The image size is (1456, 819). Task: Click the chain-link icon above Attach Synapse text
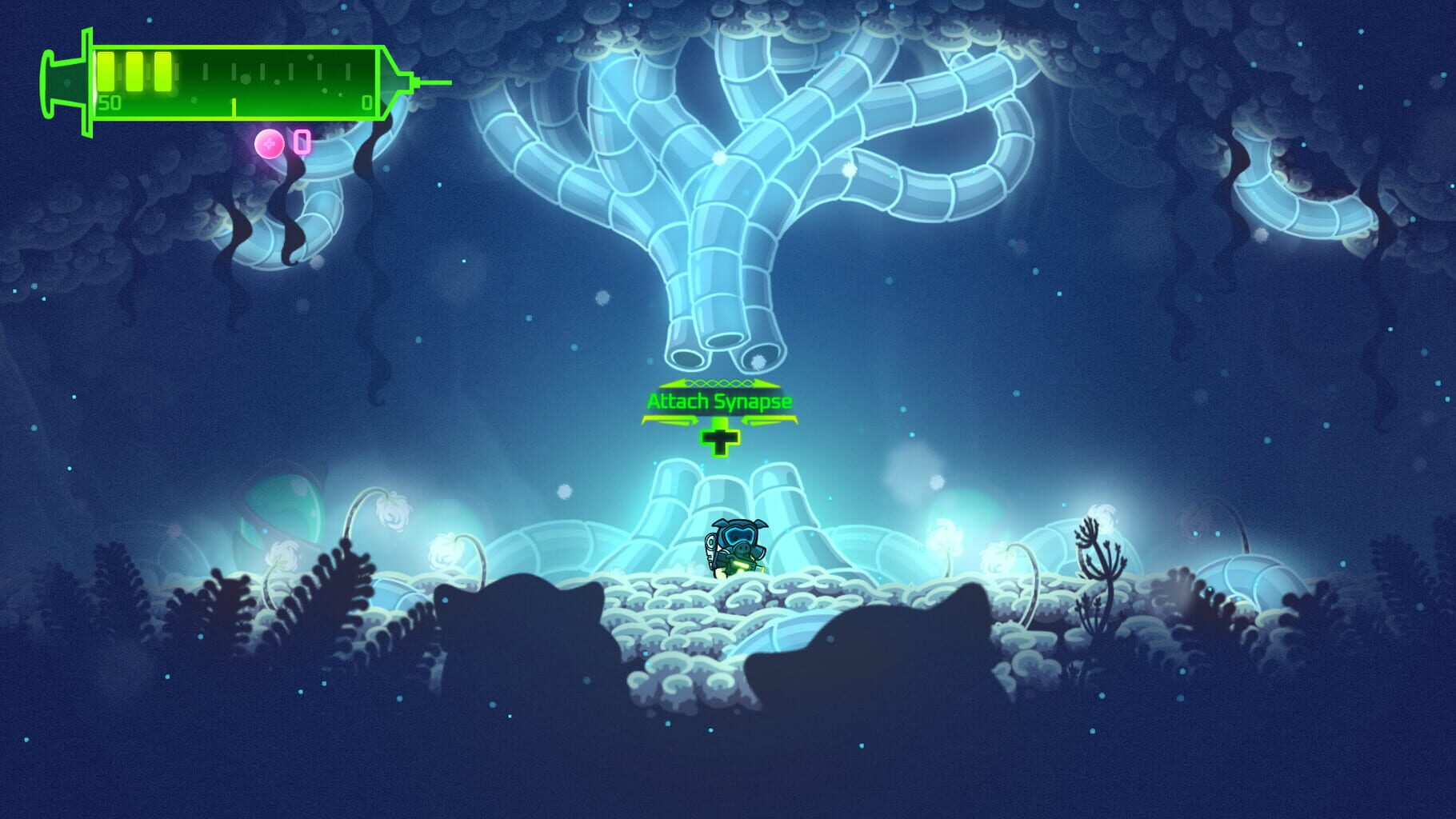point(720,382)
